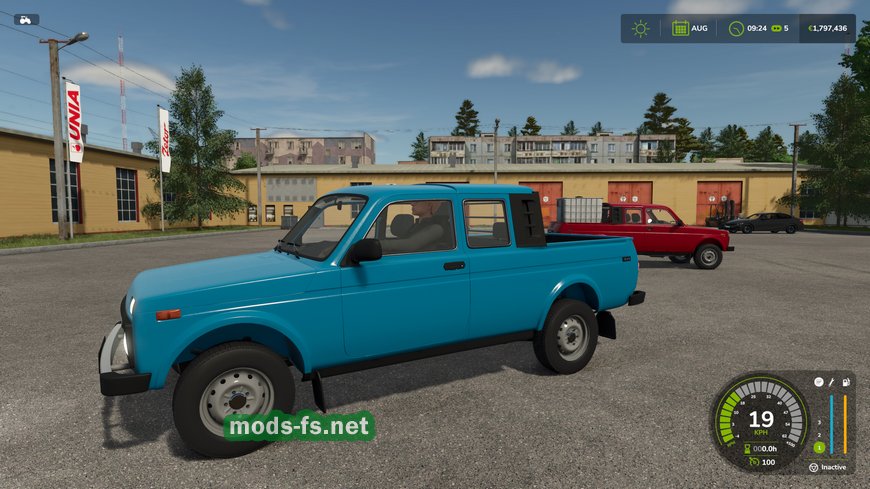Viewport: 870px width, 489px height.
Task: Open the mods-fs.net watermark link
Action: 300,427
